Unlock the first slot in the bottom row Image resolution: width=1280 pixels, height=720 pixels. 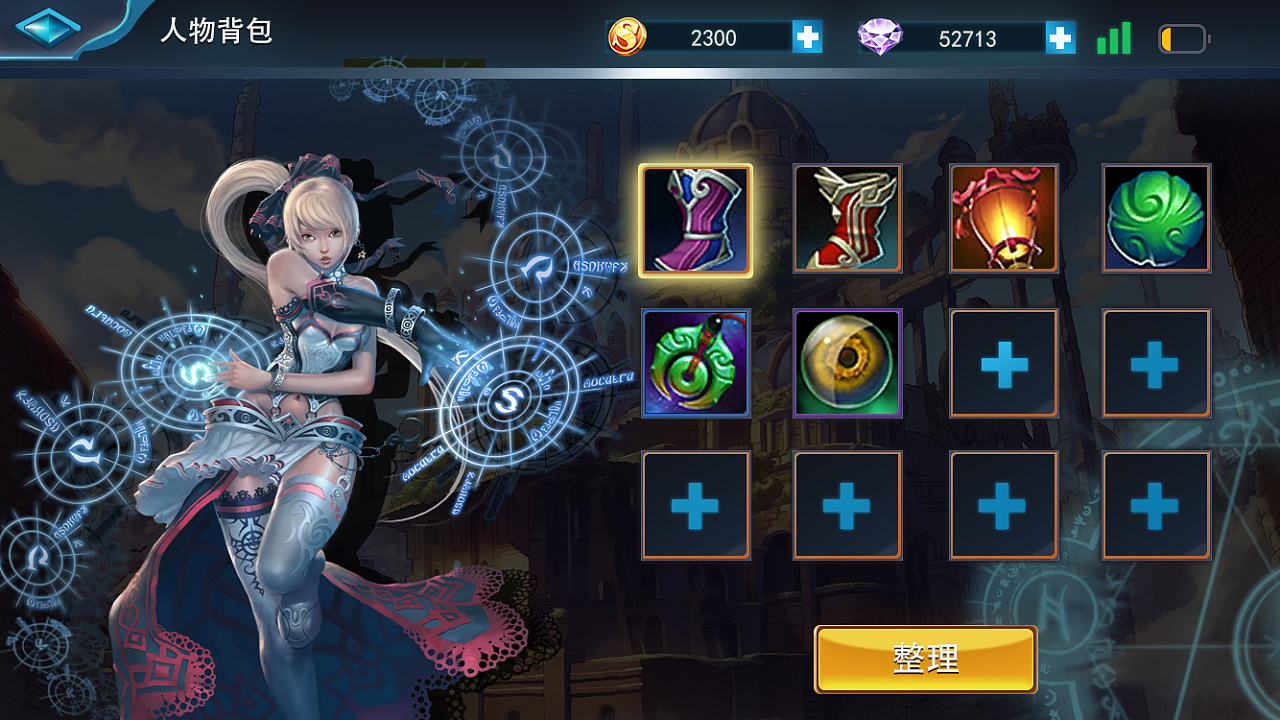(696, 505)
